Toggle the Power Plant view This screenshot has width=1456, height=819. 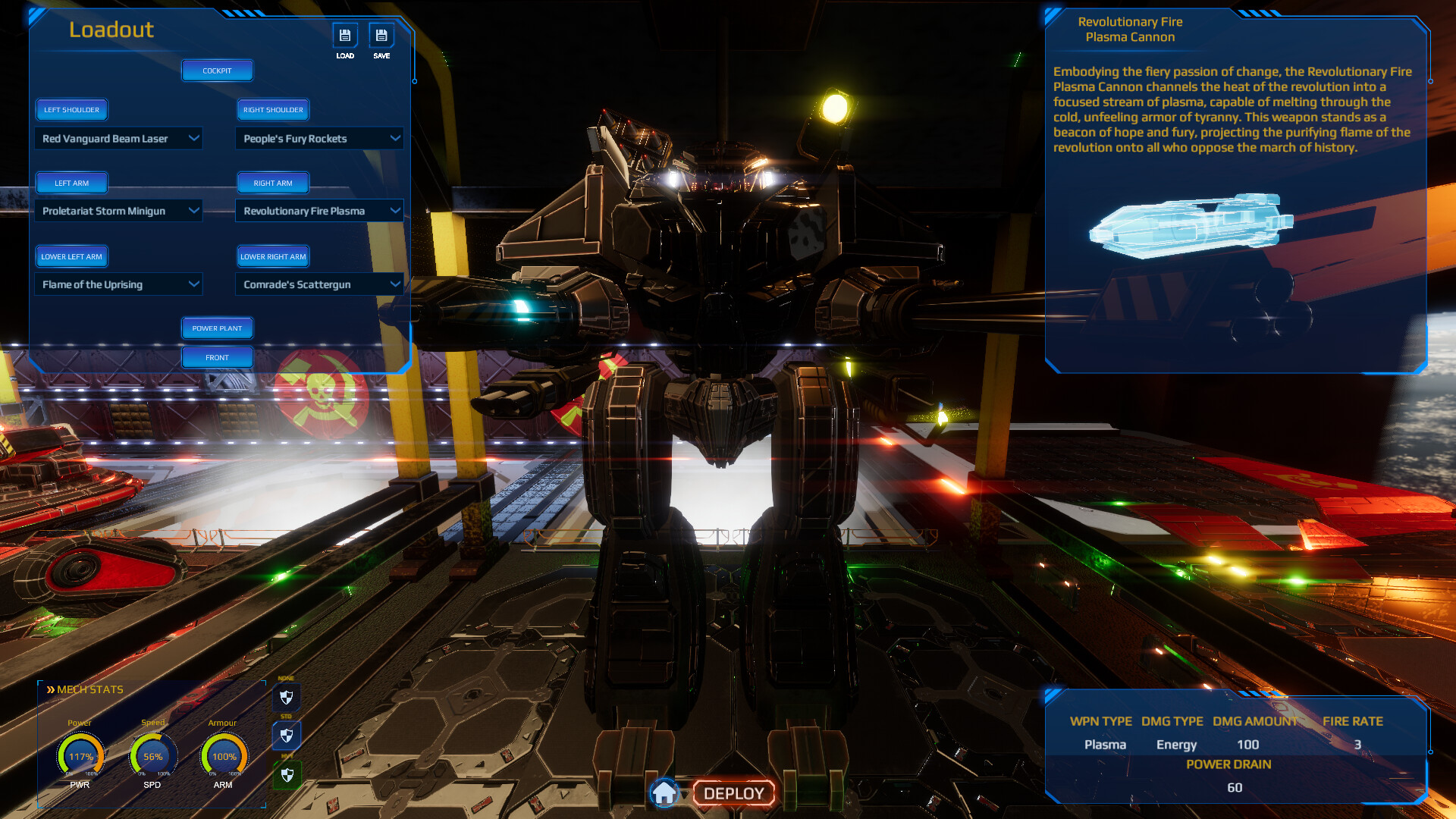(x=217, y=328)
